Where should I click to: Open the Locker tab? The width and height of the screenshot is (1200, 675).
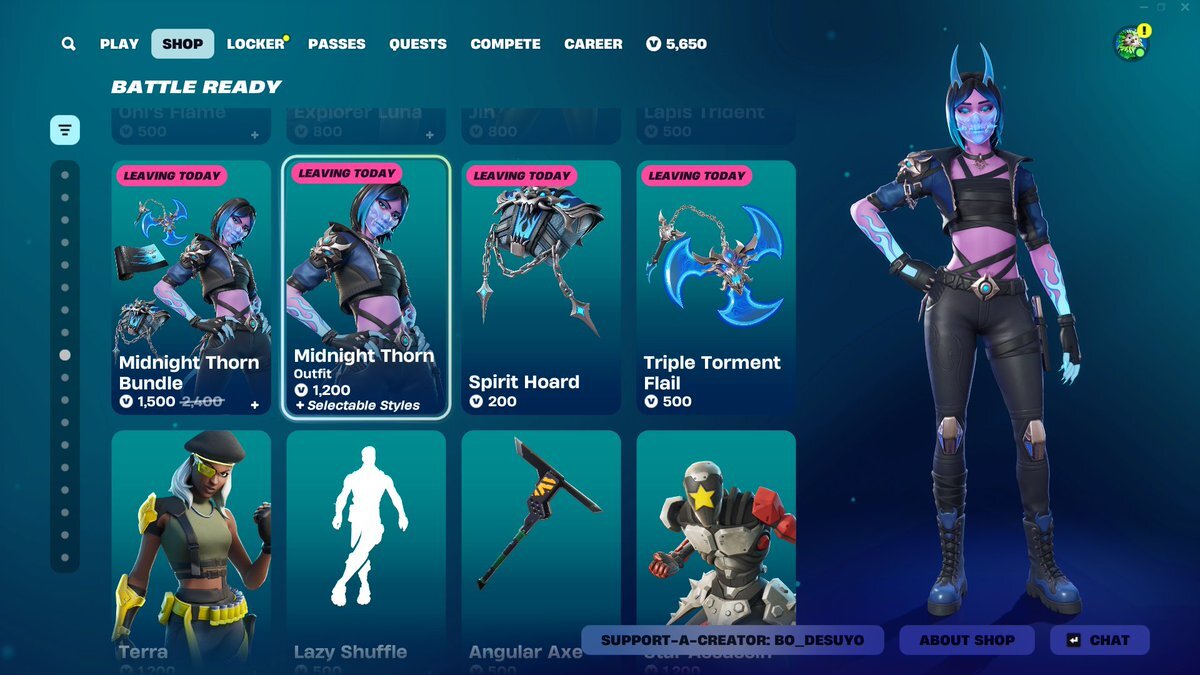(256, 44)
